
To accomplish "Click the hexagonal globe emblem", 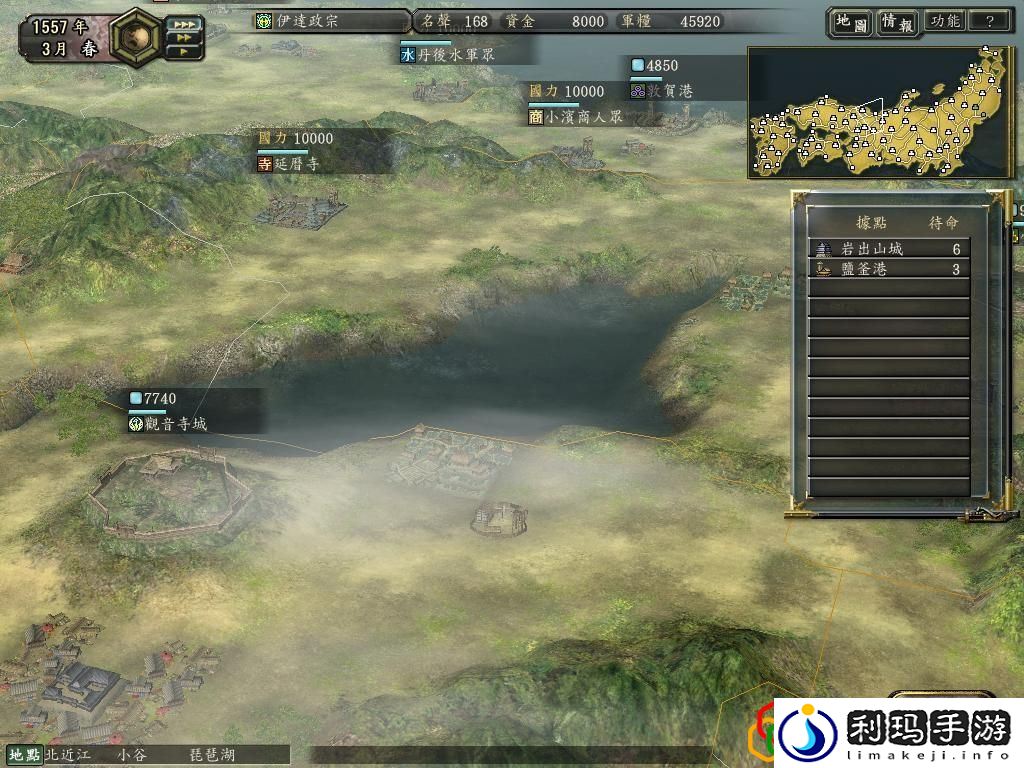I will tap(132, 35).
